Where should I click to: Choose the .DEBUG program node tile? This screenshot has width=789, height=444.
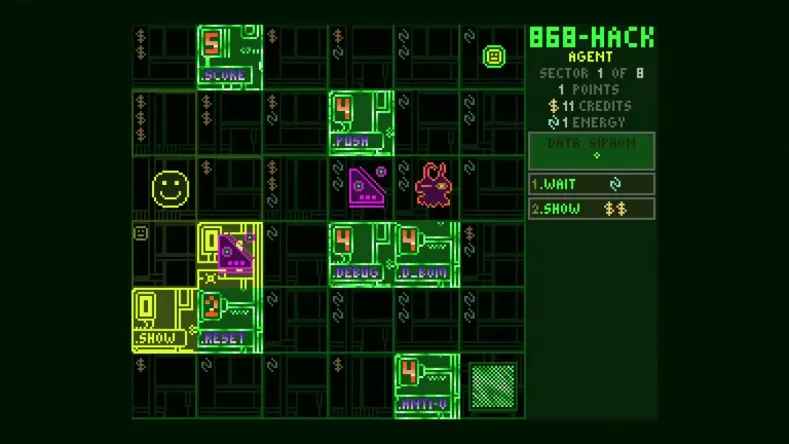click(361, 254)
